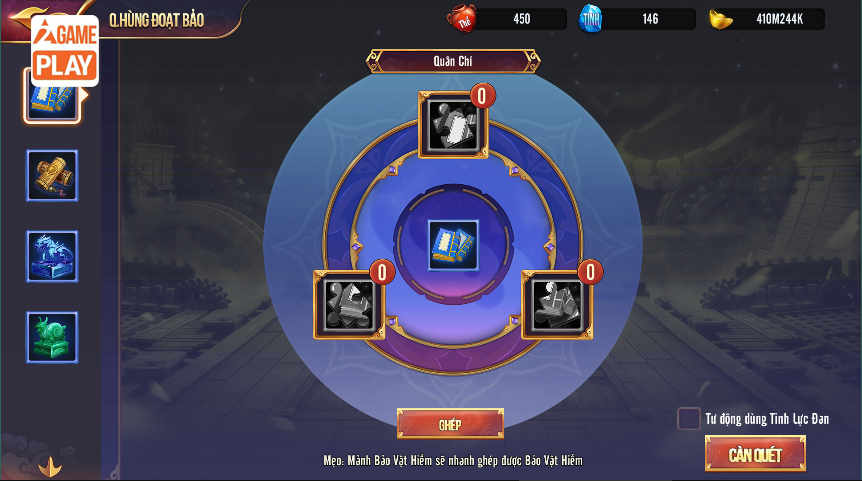Select the green jade treasure in sidebar

(x=52, y=337)
